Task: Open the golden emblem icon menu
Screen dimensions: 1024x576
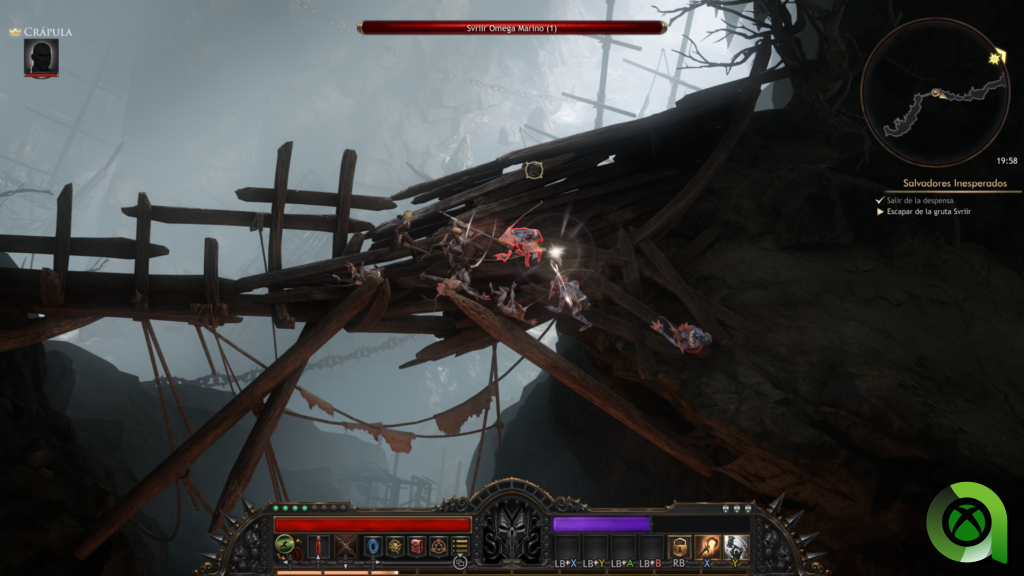Action: (x=396, y=546)
